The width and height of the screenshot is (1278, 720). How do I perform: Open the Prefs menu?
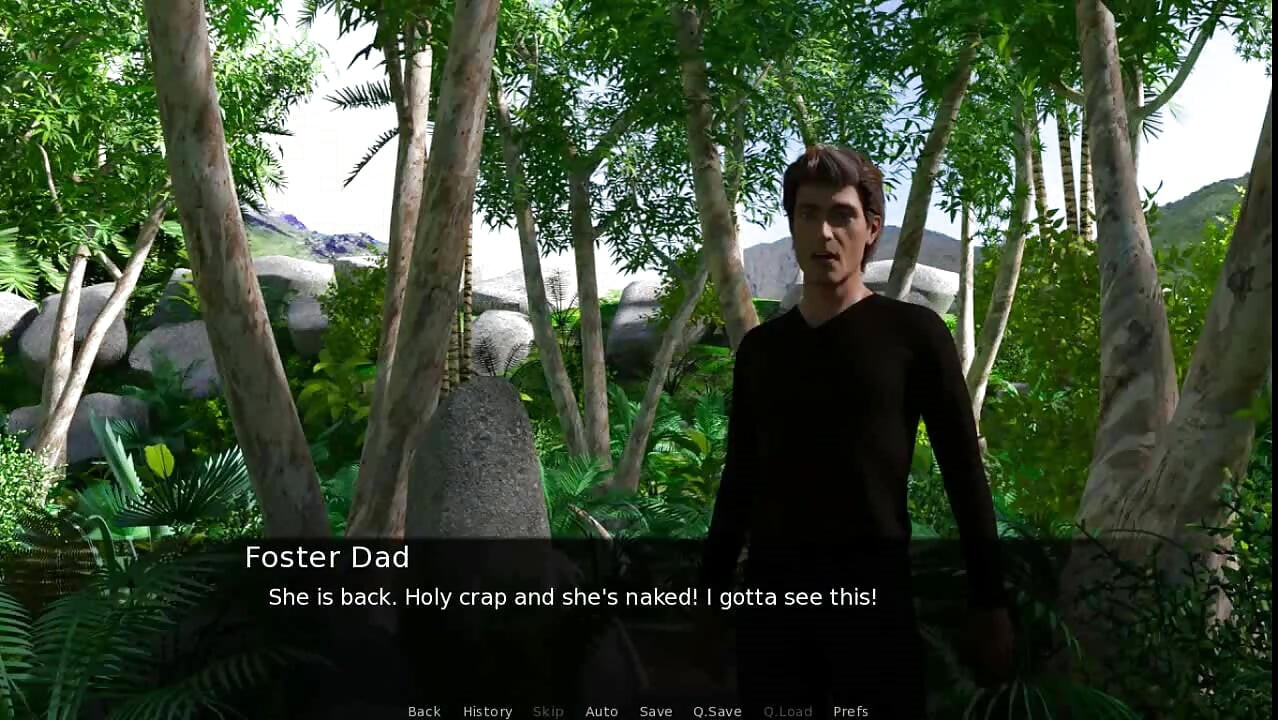point(850,711)
